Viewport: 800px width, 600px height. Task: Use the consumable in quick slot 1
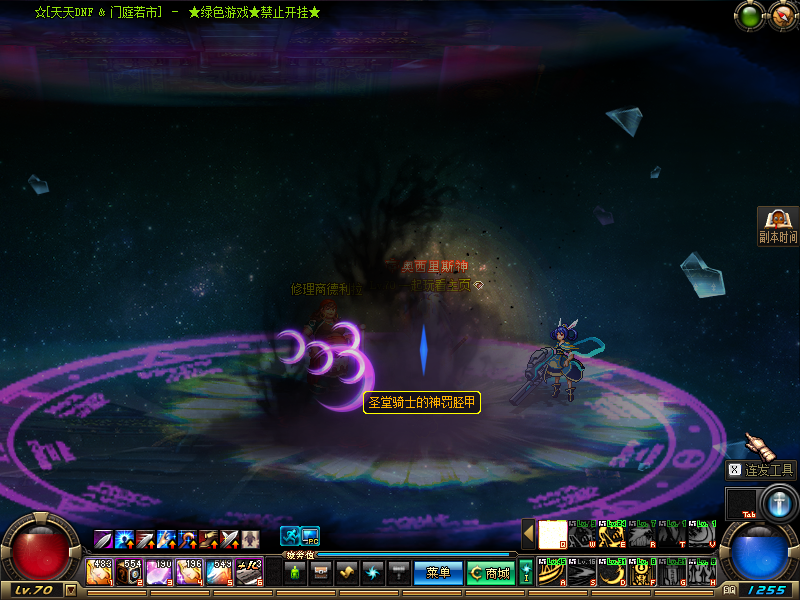pos(100,572)
